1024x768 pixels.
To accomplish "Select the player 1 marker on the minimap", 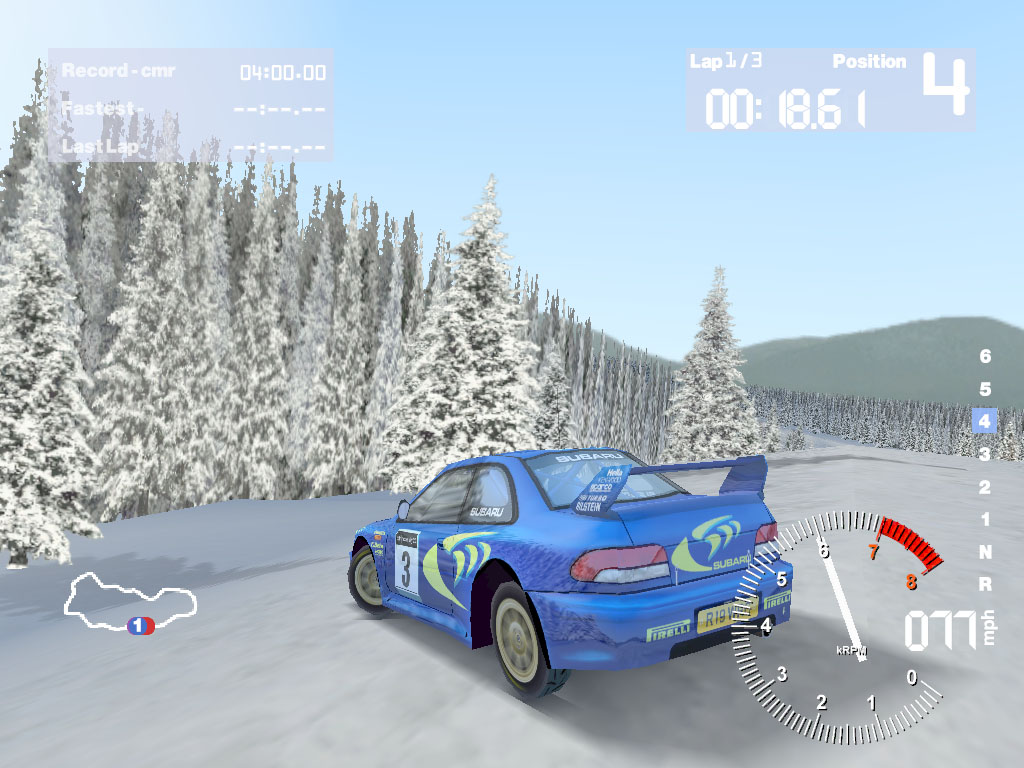I will pyautogui.click(x=141, y=626).
